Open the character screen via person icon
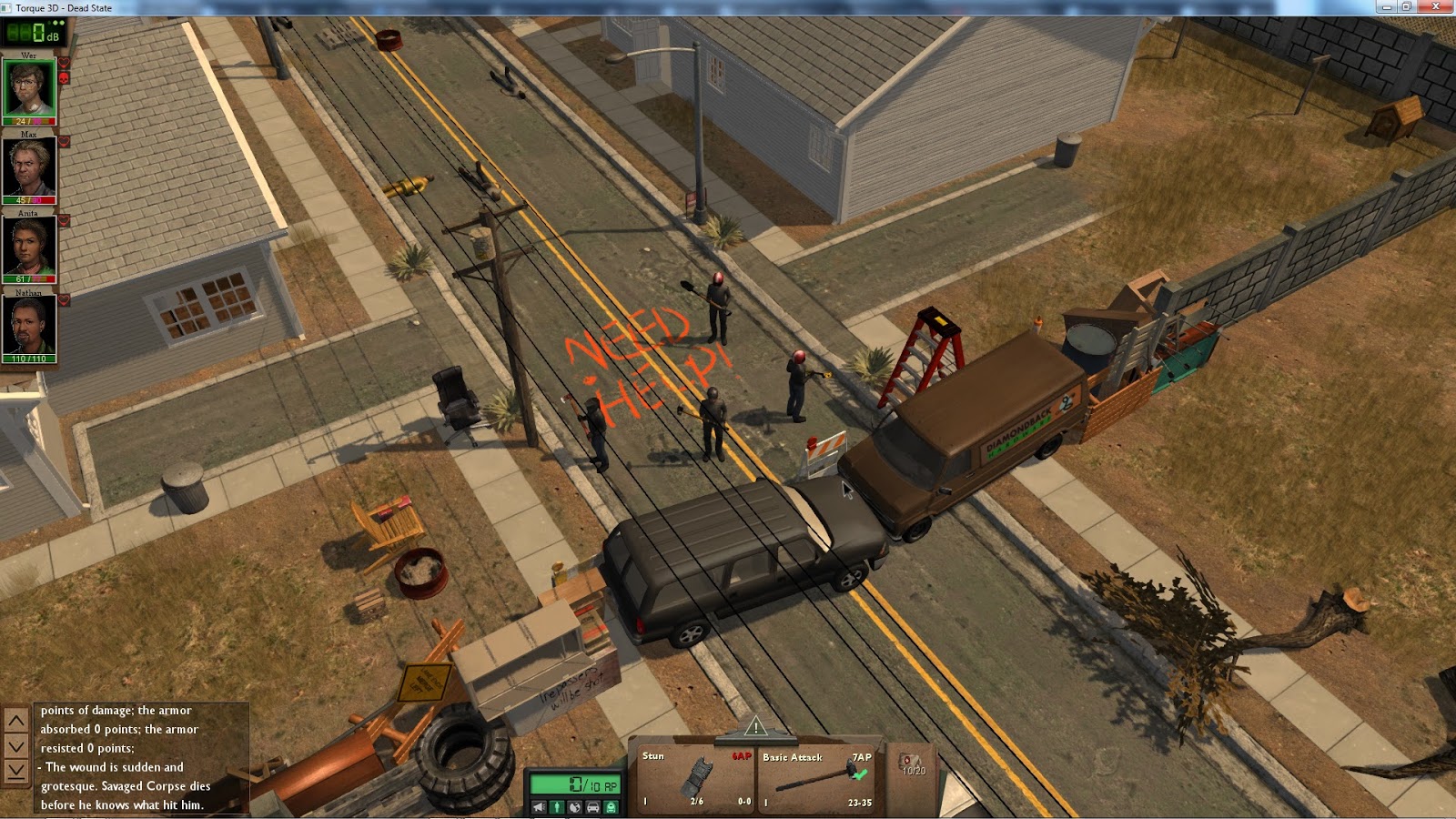 (x=557, y=806)
